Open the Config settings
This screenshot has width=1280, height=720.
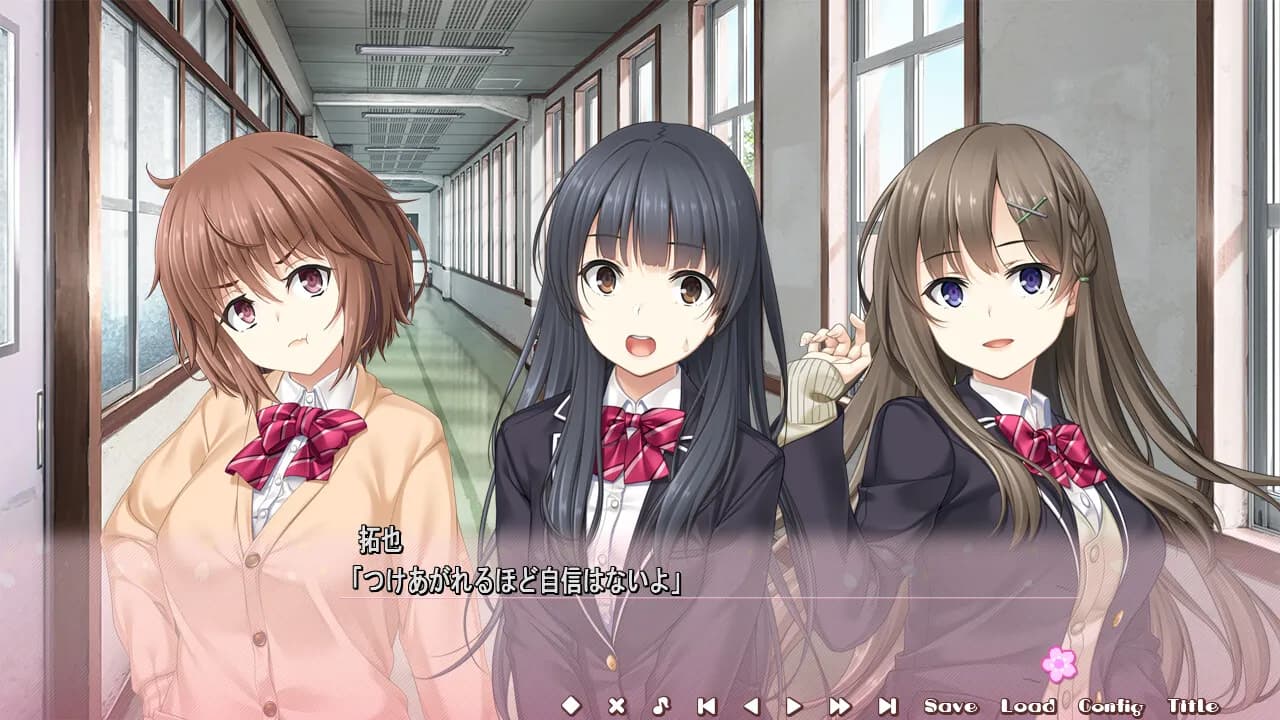(x=1110, y=706)
